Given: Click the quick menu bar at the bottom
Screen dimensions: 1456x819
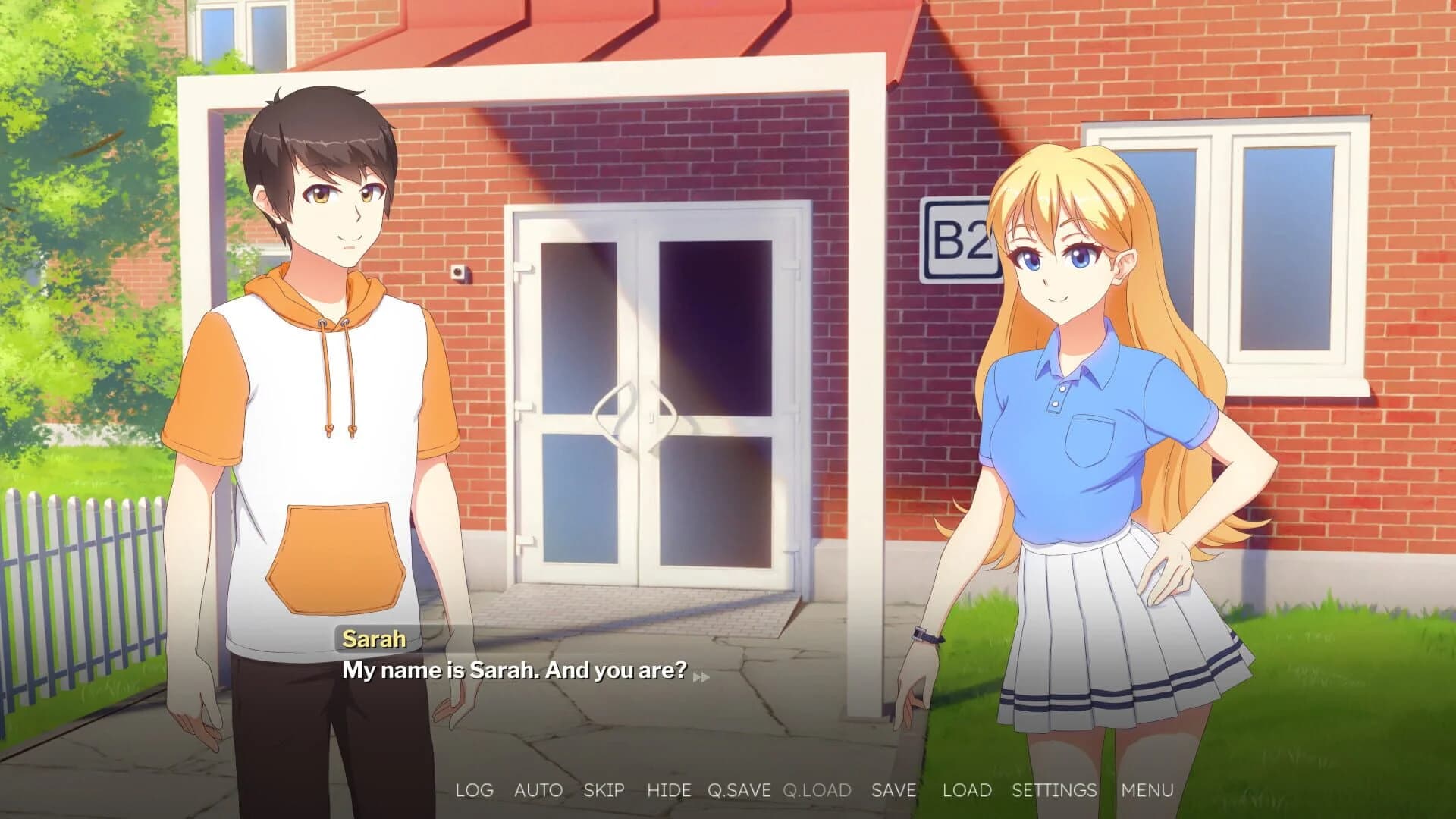Looking at the screenshot, I should 811,790.
